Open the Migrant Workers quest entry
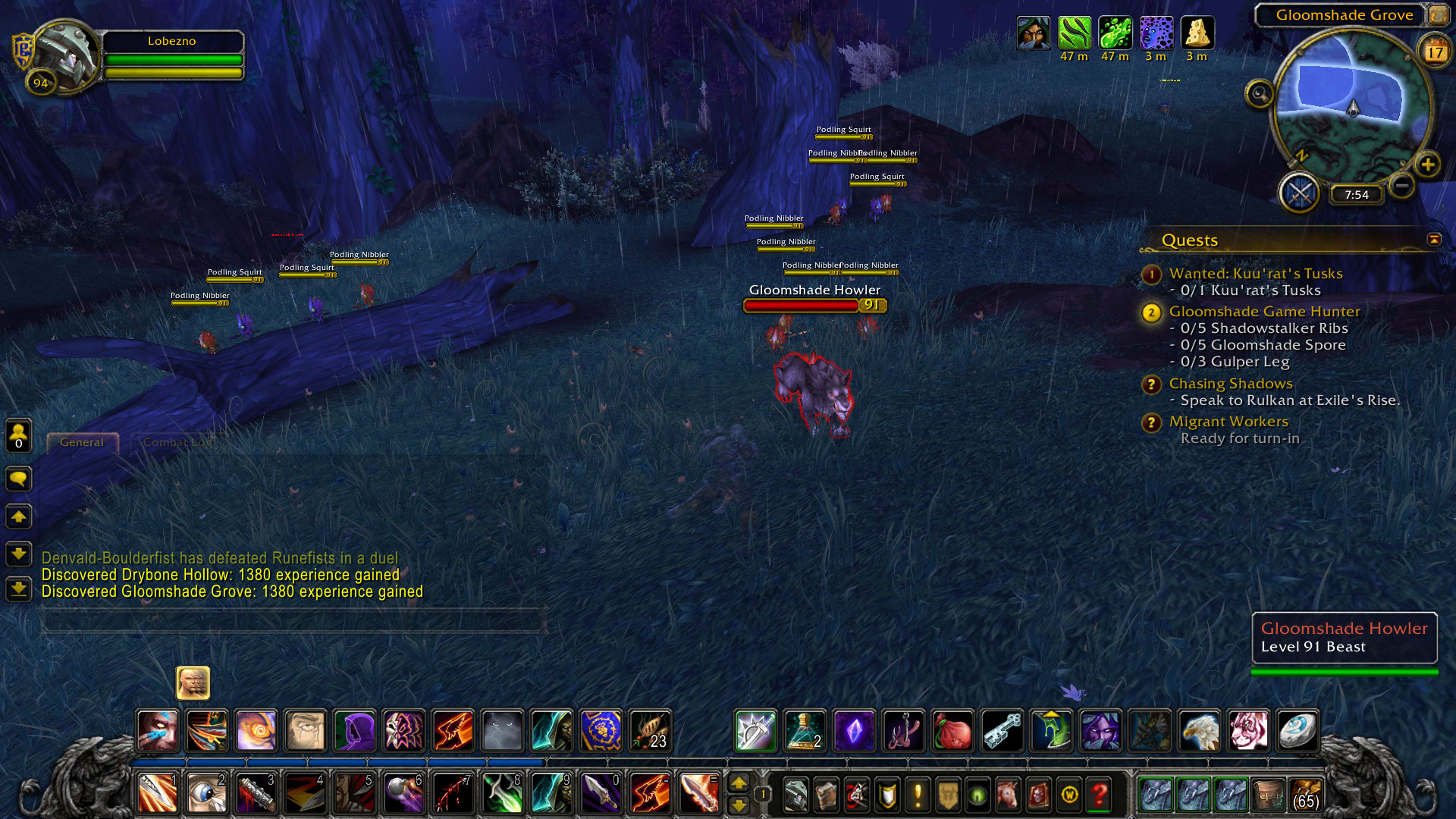The height and width of the screenshot is (819, 1456). coord(1228,422)
